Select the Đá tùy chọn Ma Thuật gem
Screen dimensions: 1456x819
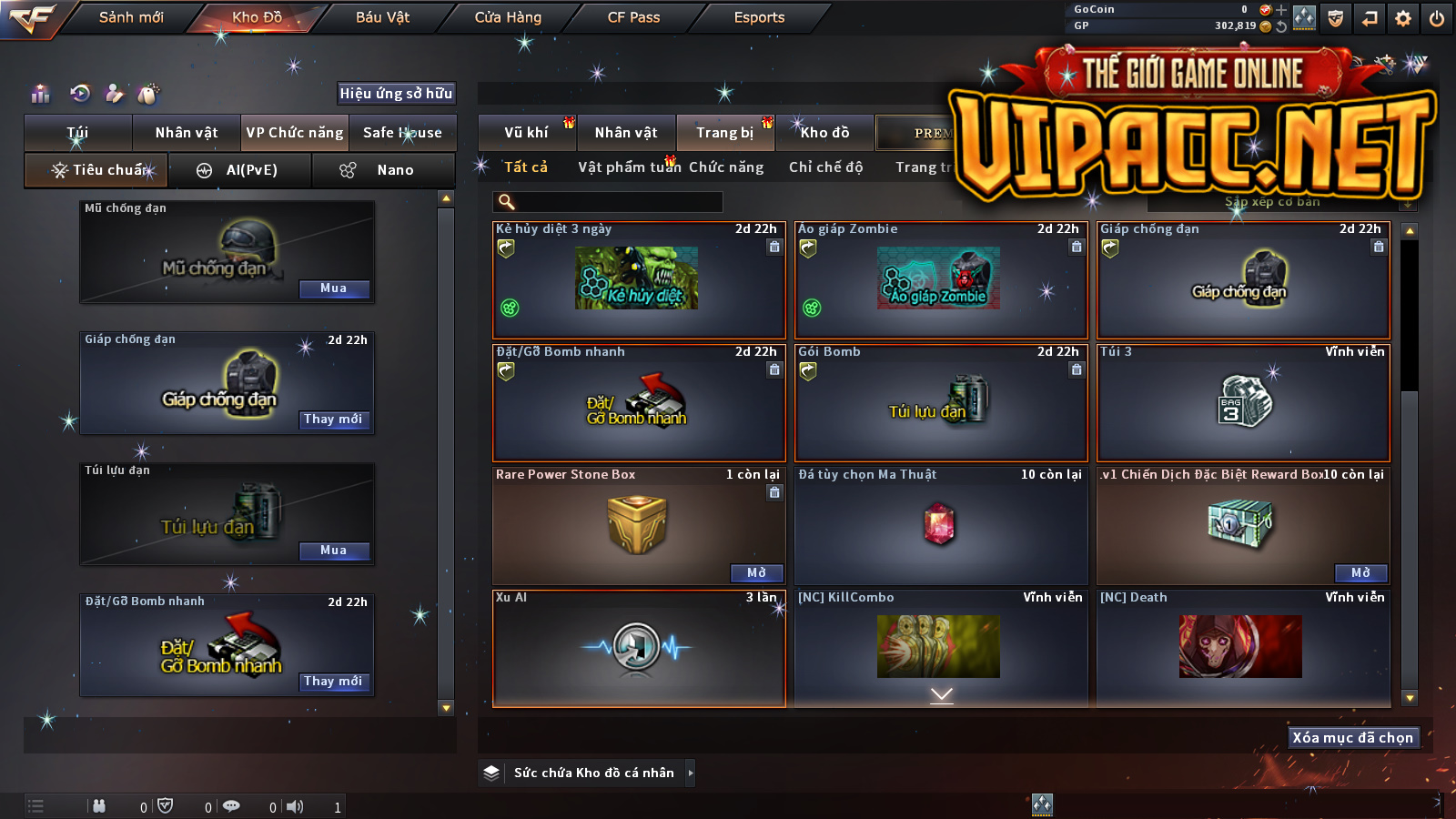click(x=940, y=526)
